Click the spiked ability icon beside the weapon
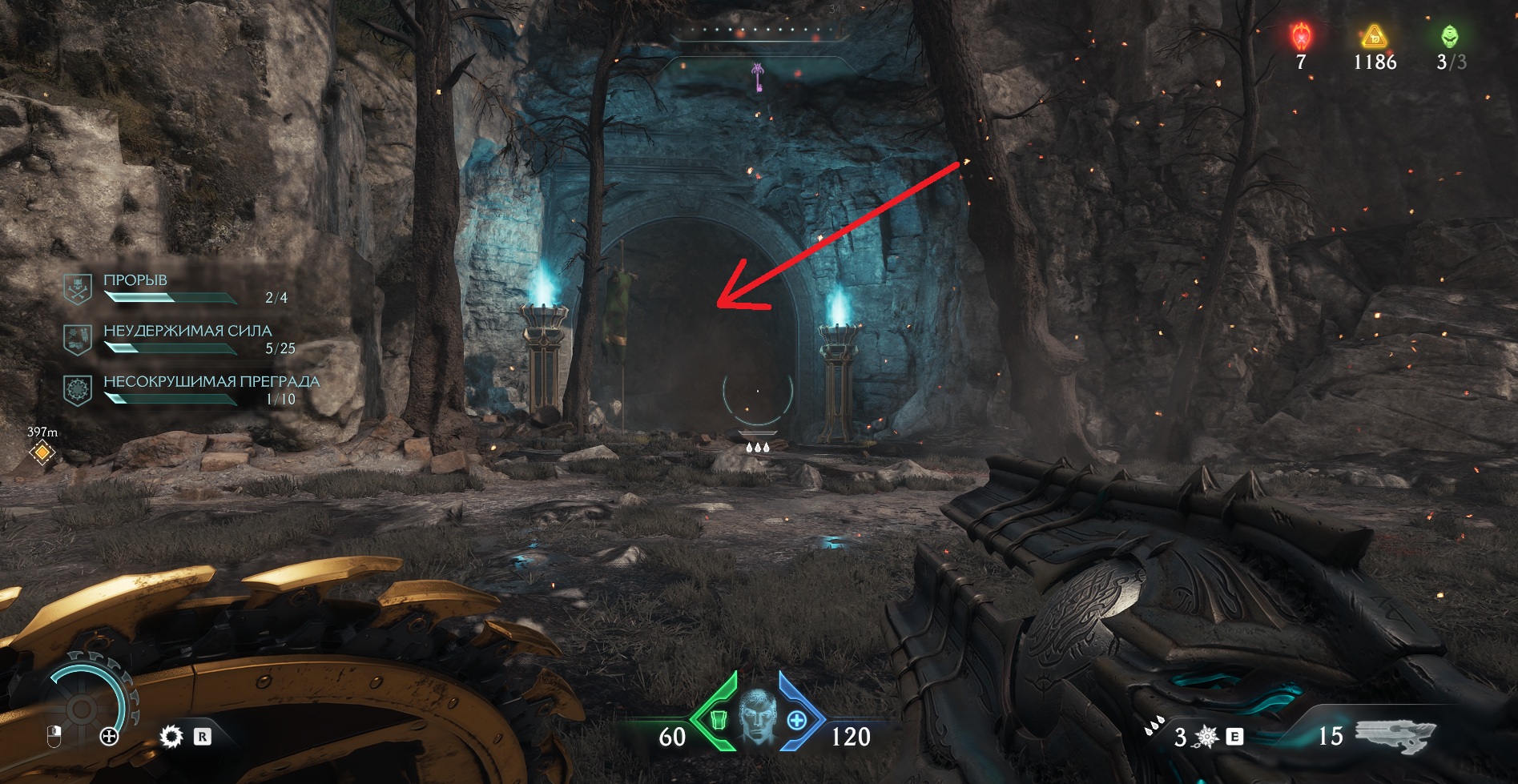The width and height of the screenshot is (1518, 784). point(1206,736)
